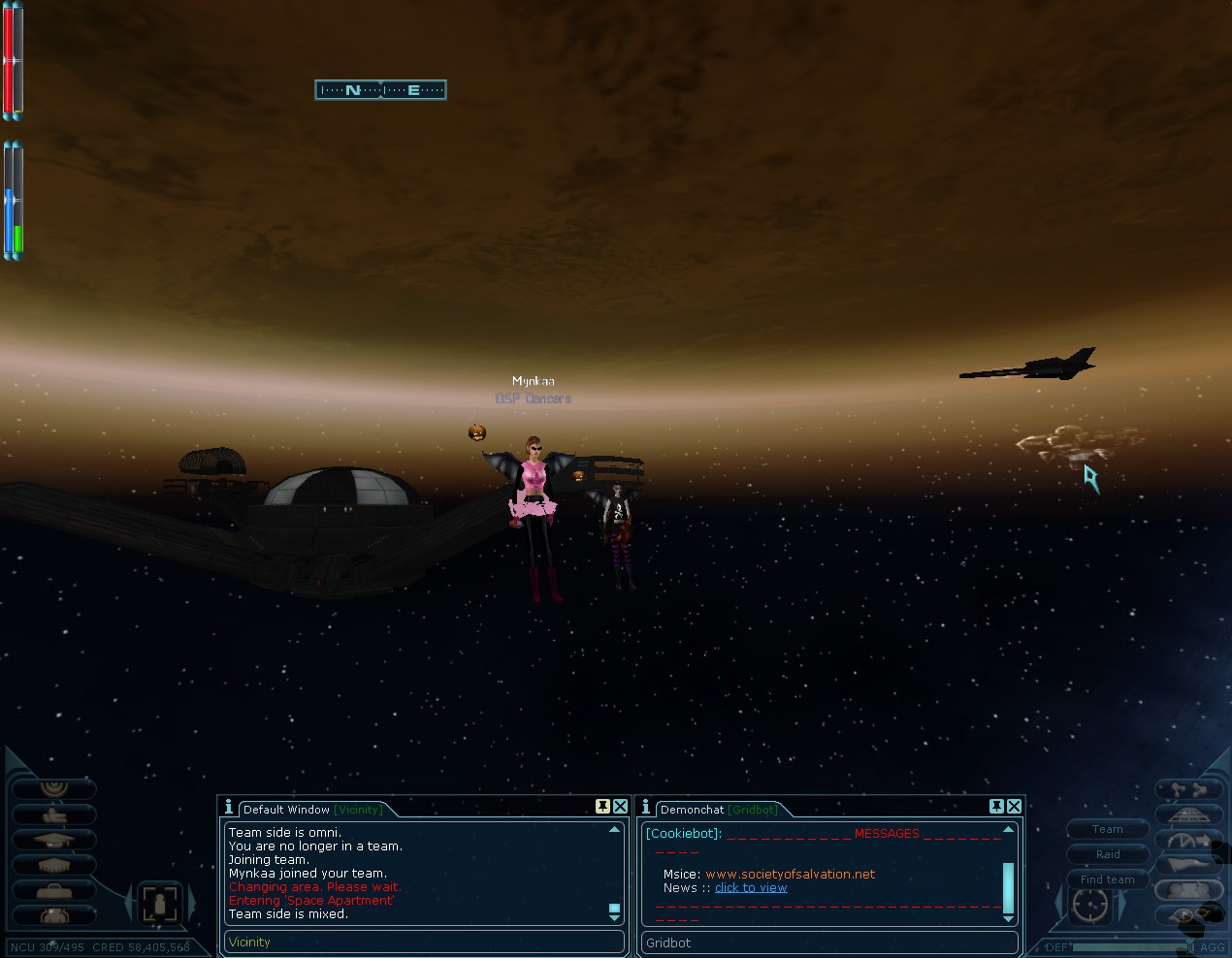
Task: Pin the Default Window chat
Action: [x=602, y=807]
